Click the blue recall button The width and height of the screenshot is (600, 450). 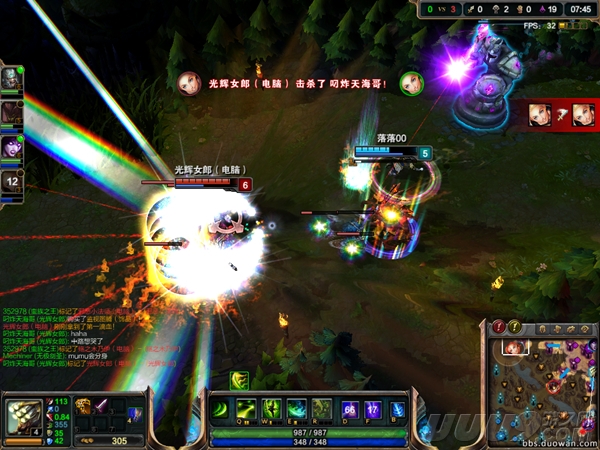pos(397,410)
